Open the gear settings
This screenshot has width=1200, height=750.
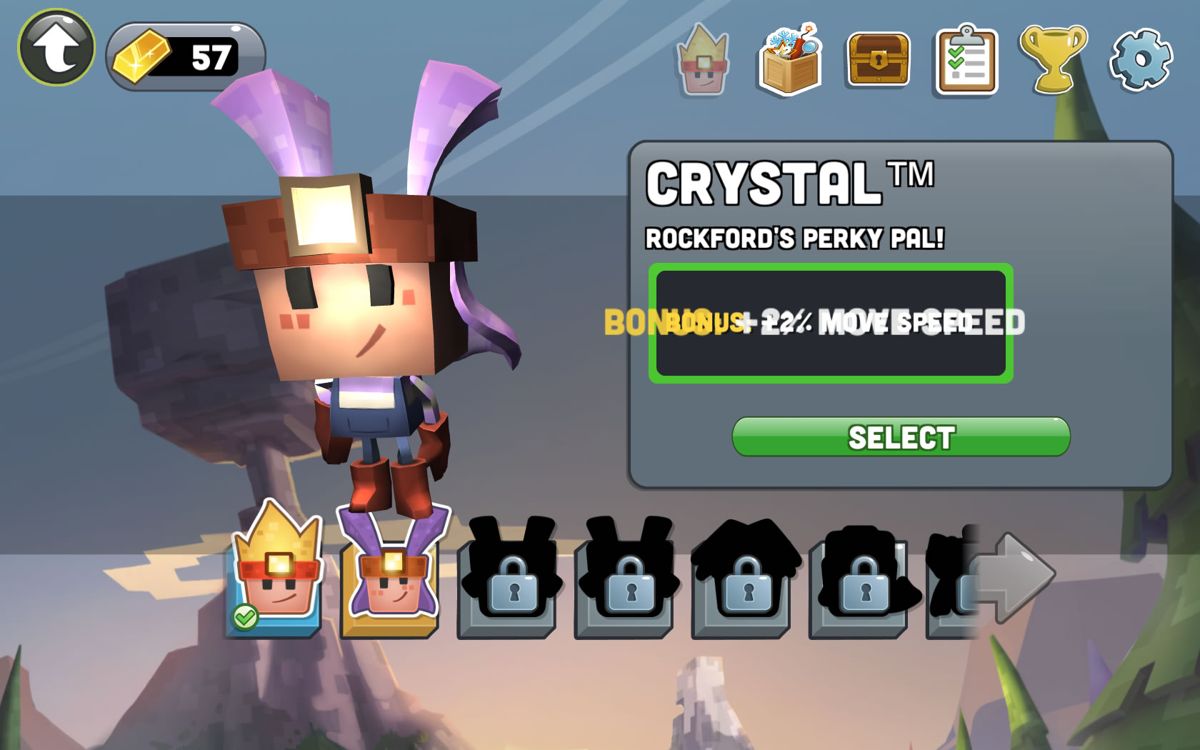click(1140, 59)
